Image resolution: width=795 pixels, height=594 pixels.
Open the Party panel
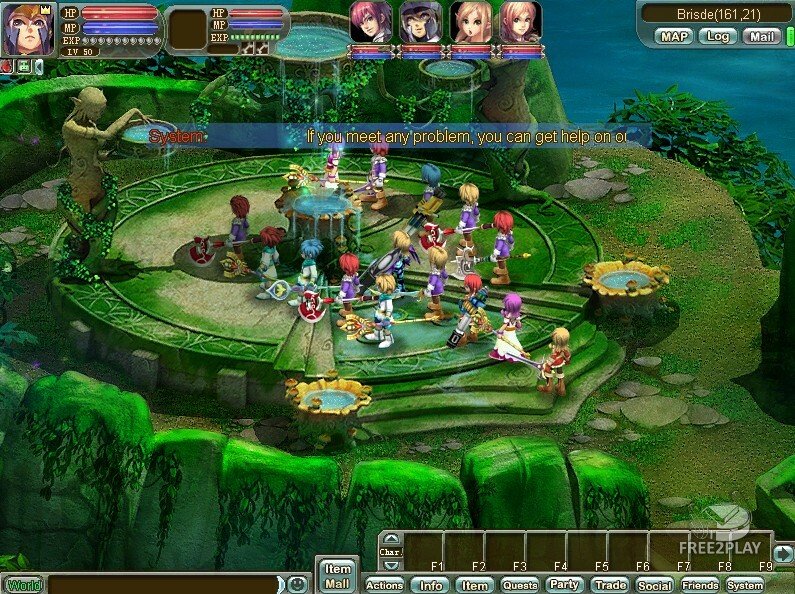point(565,585)
